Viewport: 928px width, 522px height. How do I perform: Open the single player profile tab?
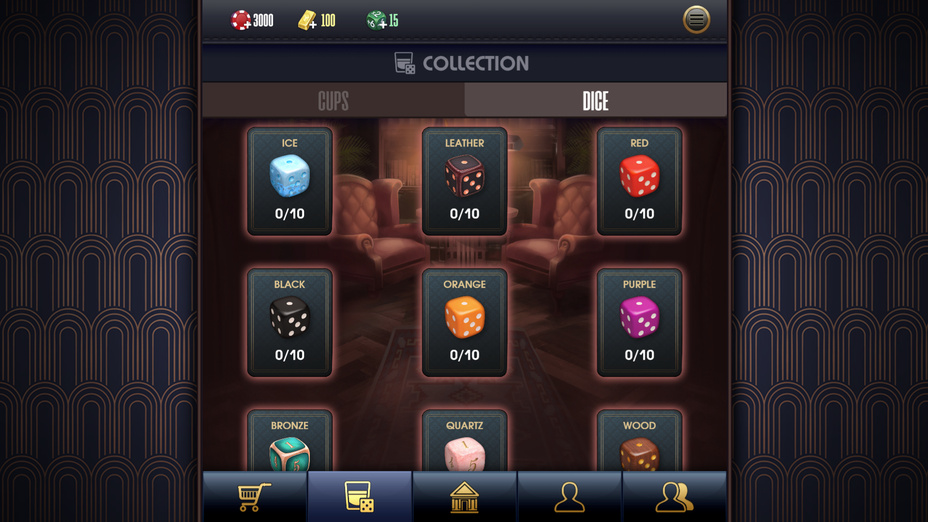(569, 497)
